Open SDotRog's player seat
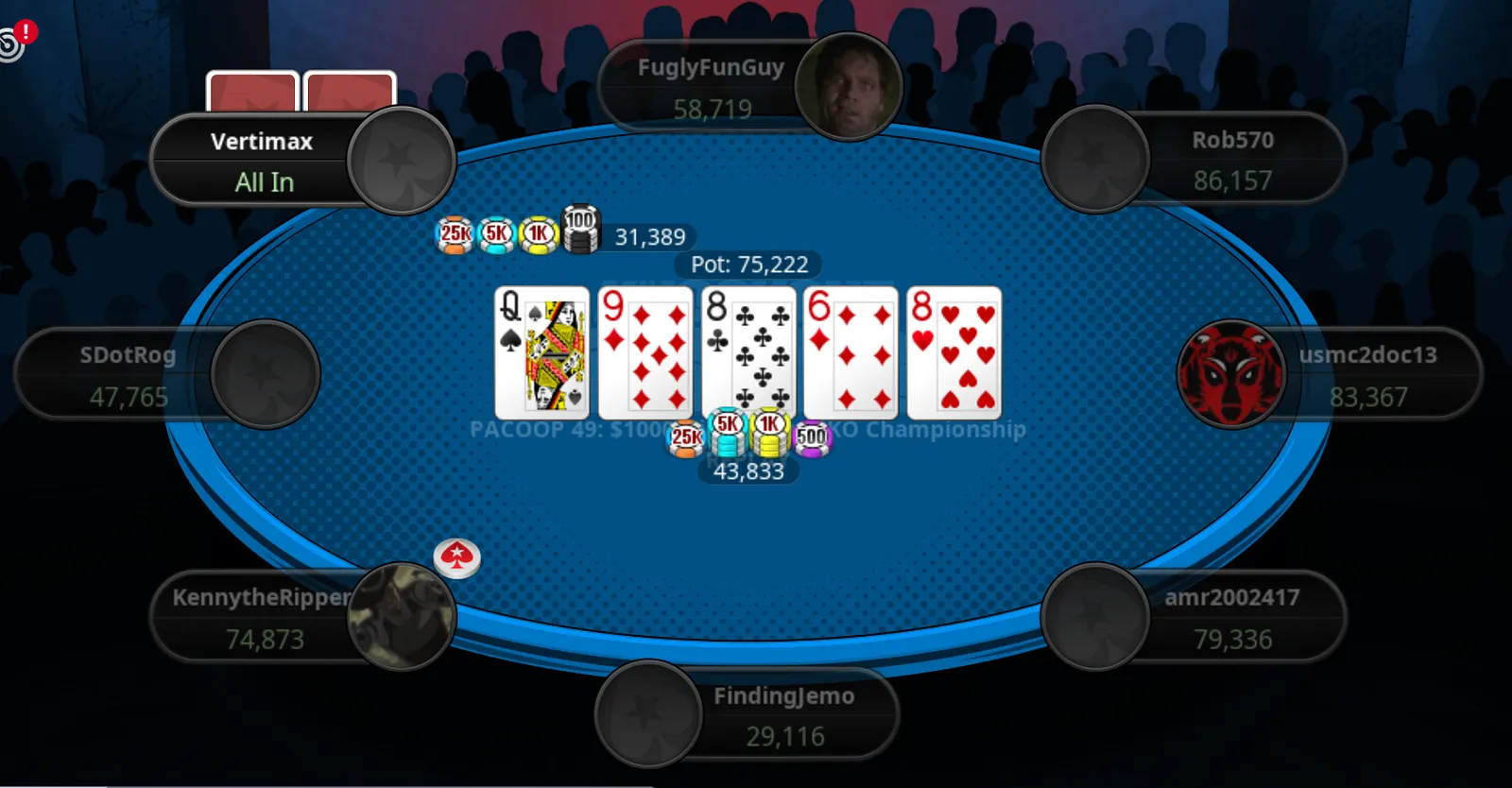Image resolution: width=1512 pixels, height=788 pixels. [x=128, y=375]
